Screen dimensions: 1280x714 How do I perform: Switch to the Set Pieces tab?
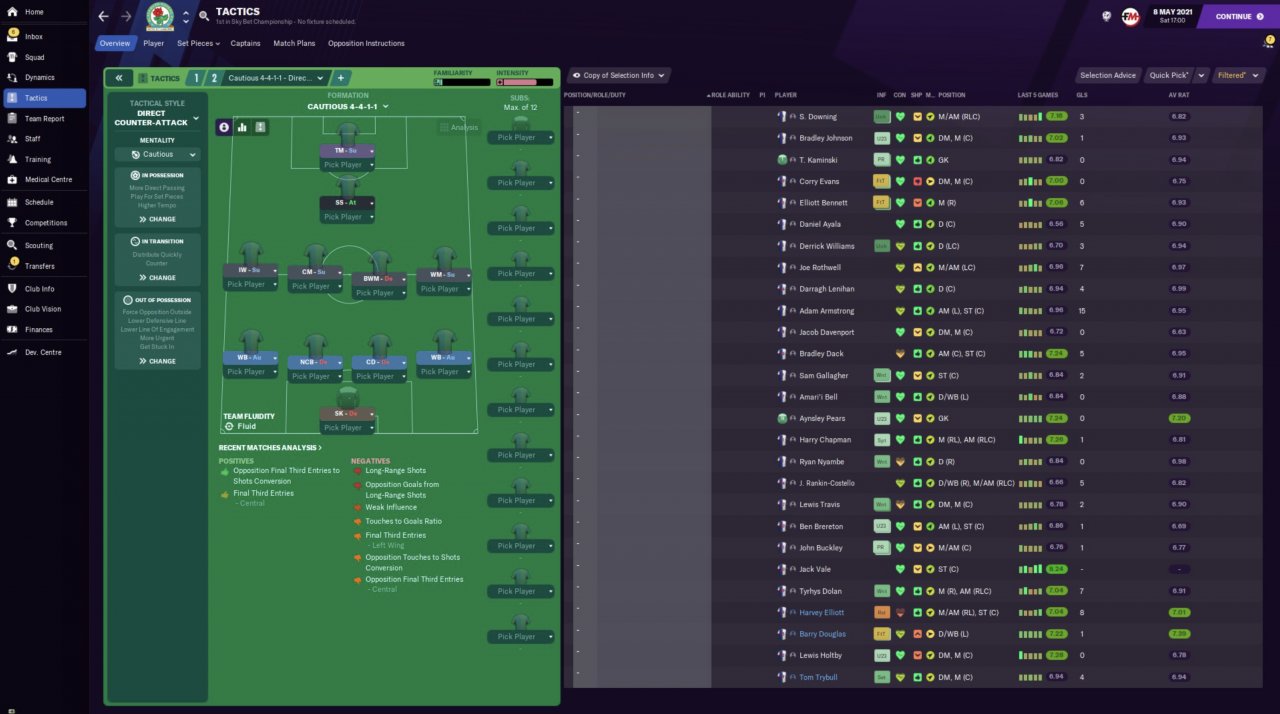(195, 43)
